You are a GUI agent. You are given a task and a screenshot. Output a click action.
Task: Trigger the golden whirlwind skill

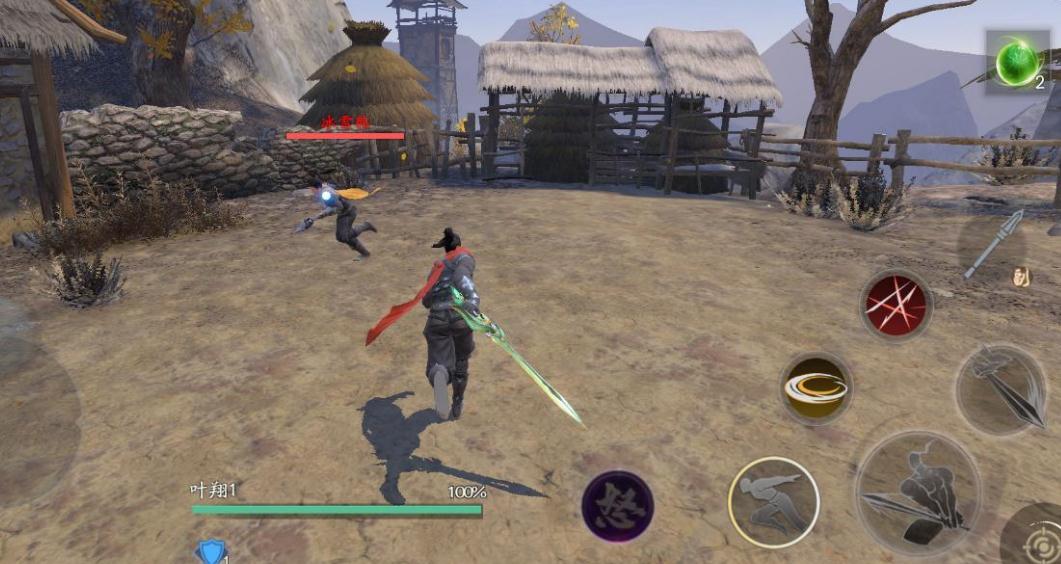coord(816,387)
